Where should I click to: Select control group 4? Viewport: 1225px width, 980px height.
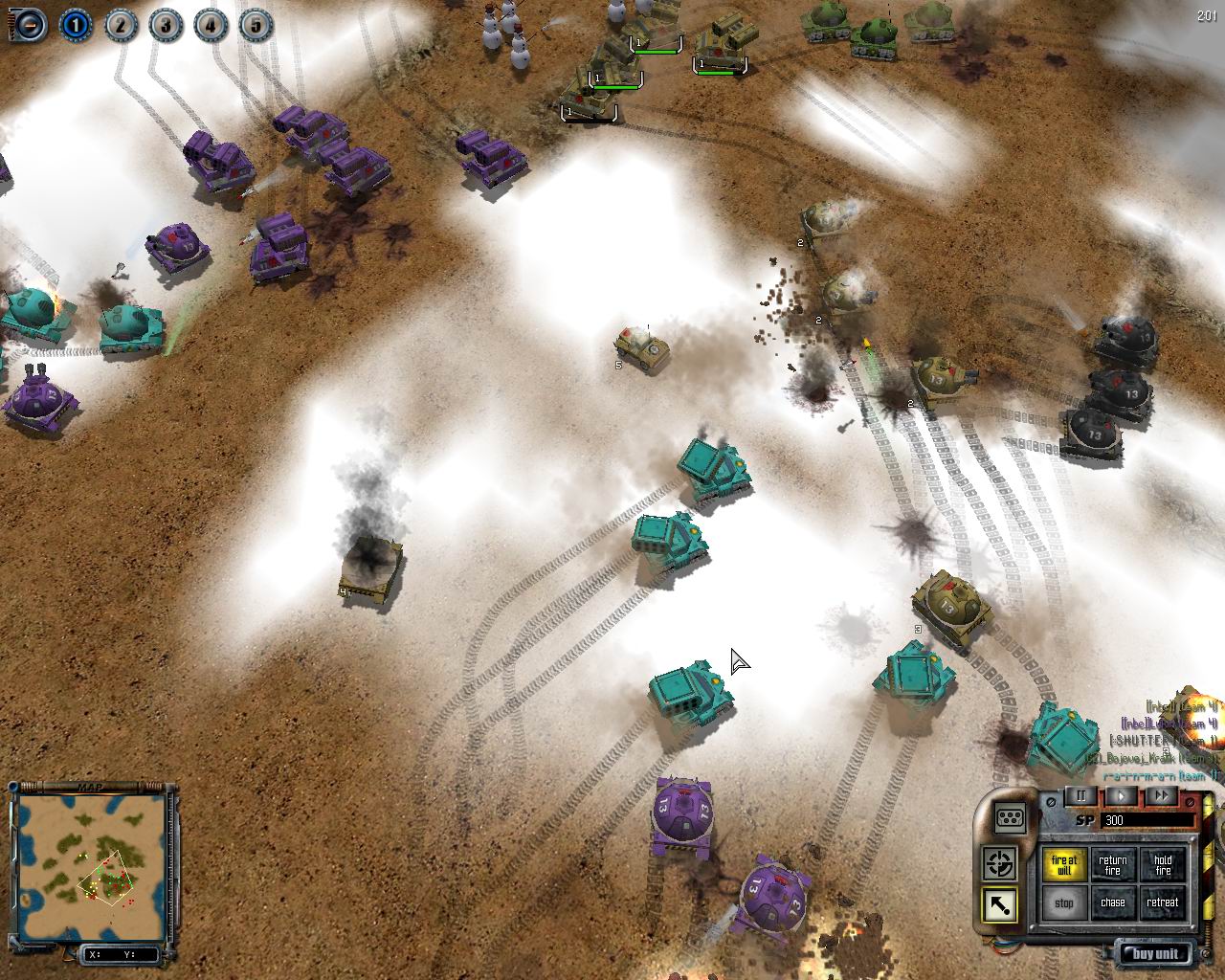[210, 24]
